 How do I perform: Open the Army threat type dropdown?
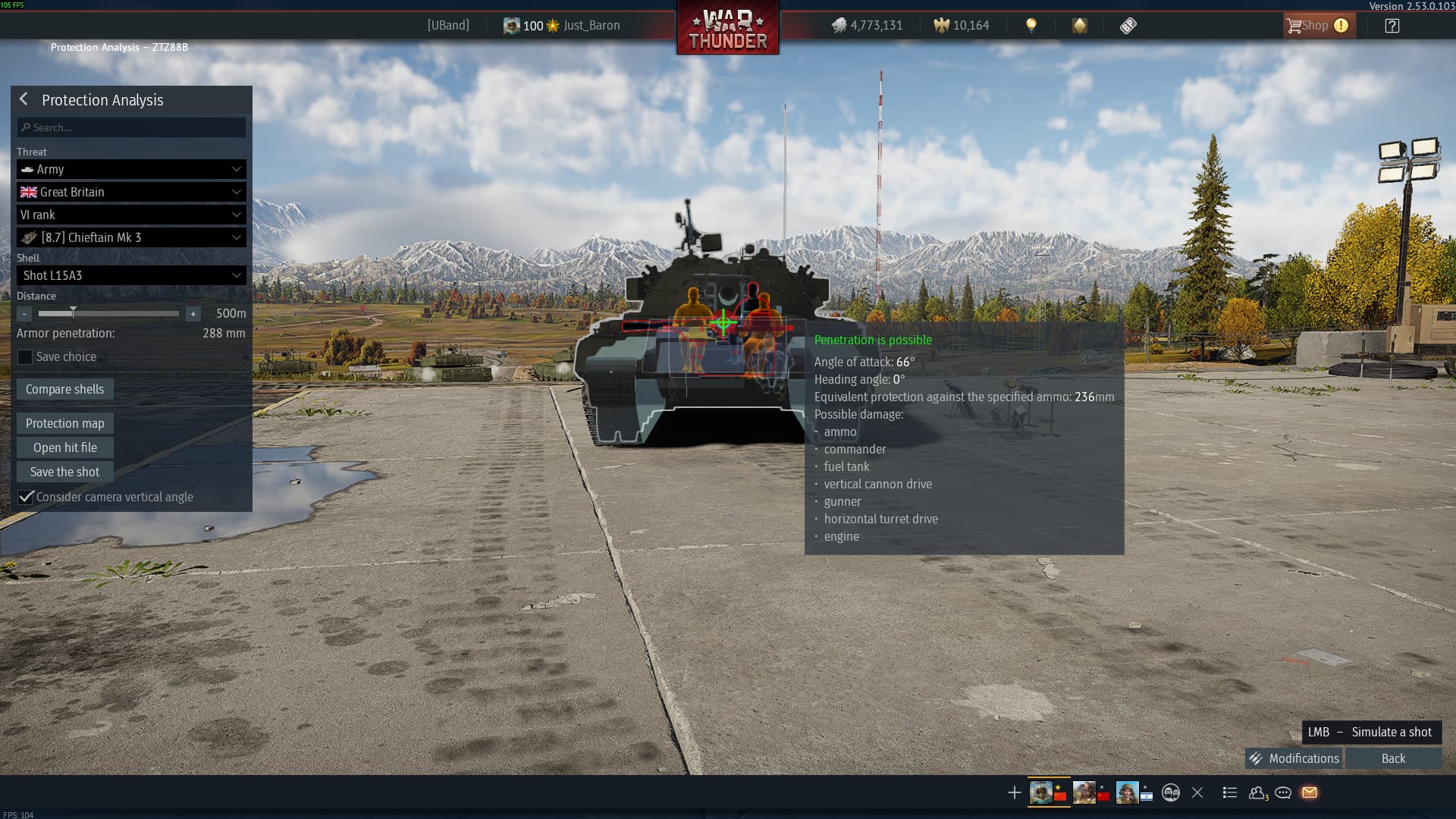[131, 169]
